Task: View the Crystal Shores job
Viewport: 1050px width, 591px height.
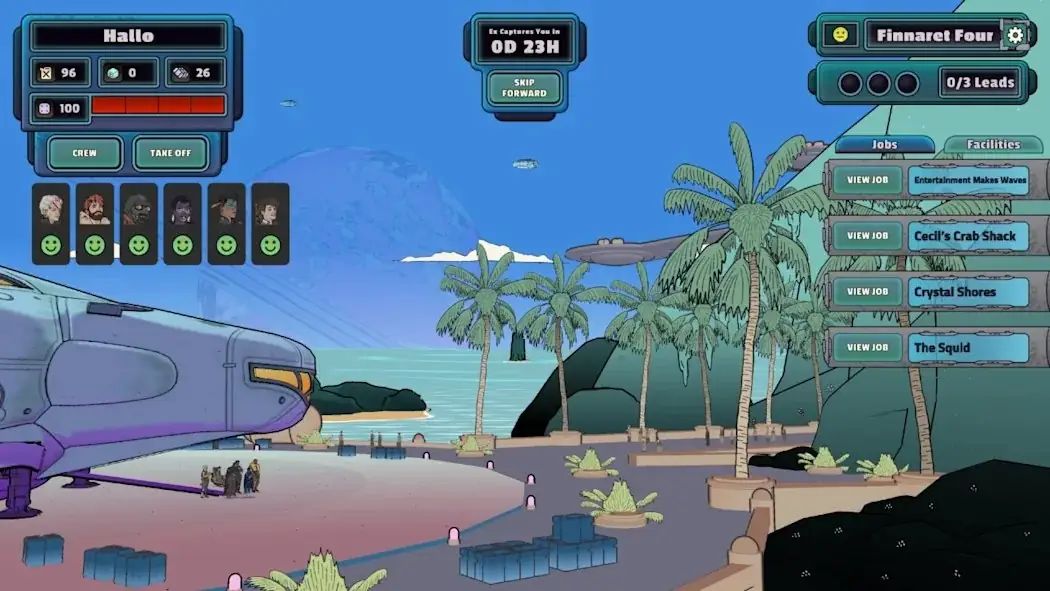Action: coord(867,292)
